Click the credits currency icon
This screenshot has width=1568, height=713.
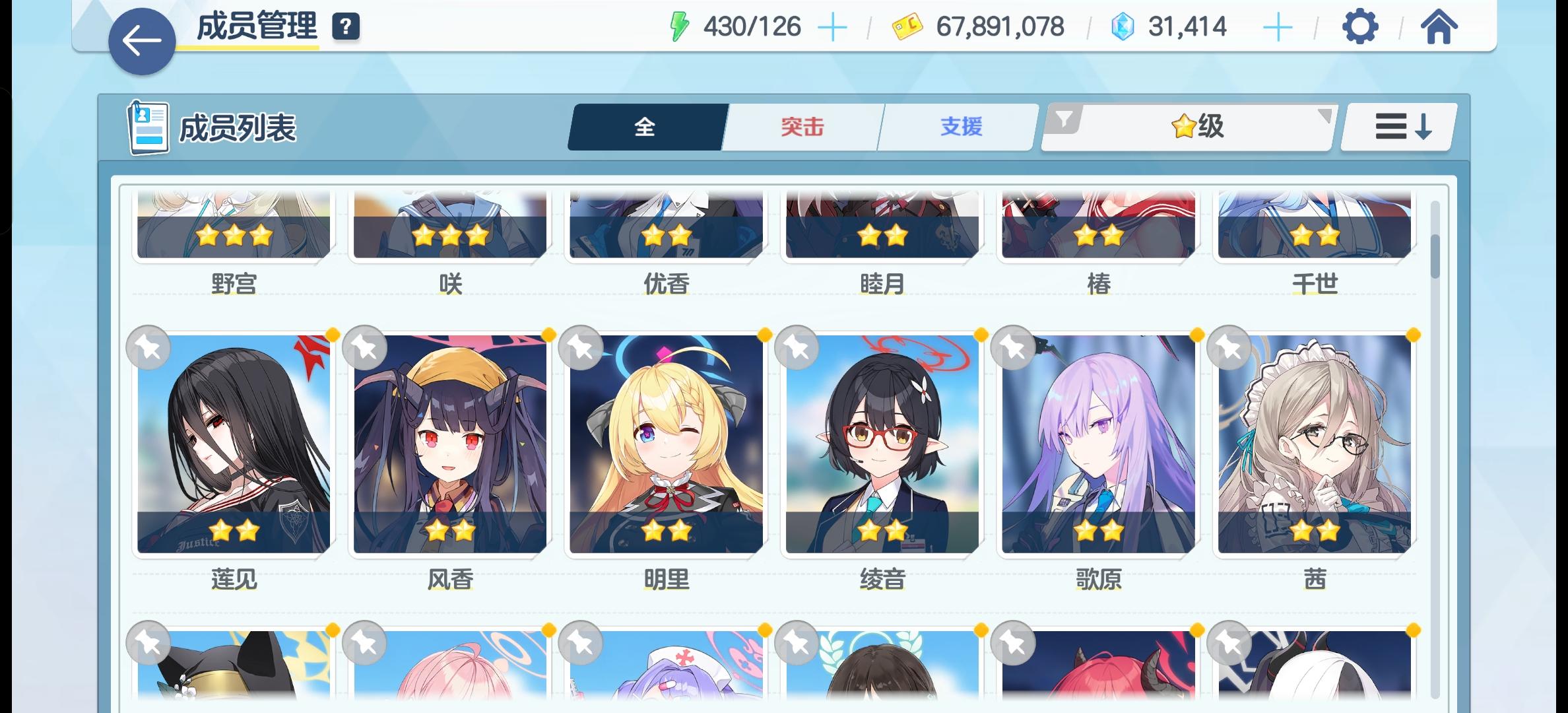click(x=907, y=27)
